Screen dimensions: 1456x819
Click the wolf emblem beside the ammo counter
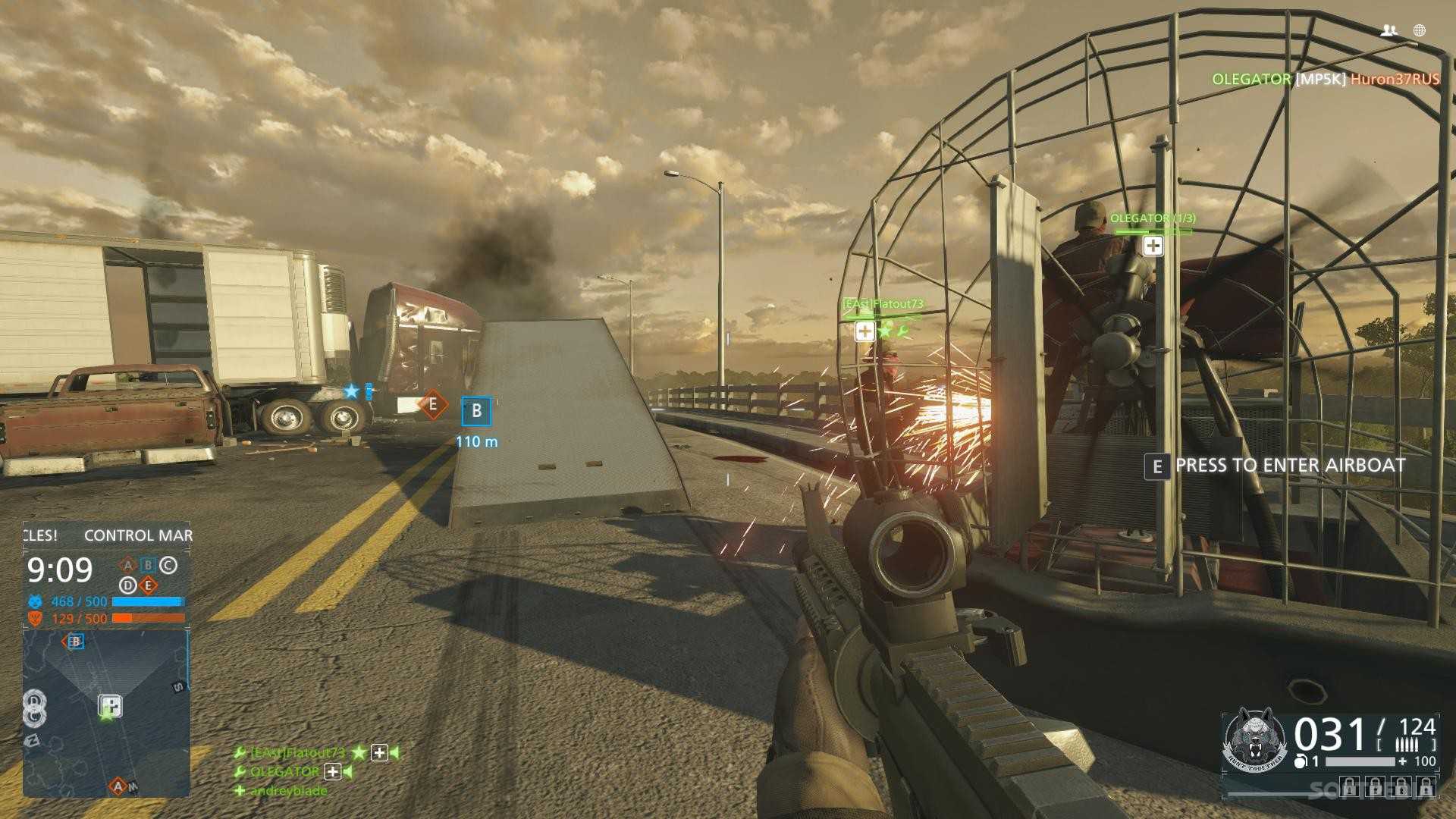[1255, 741]
